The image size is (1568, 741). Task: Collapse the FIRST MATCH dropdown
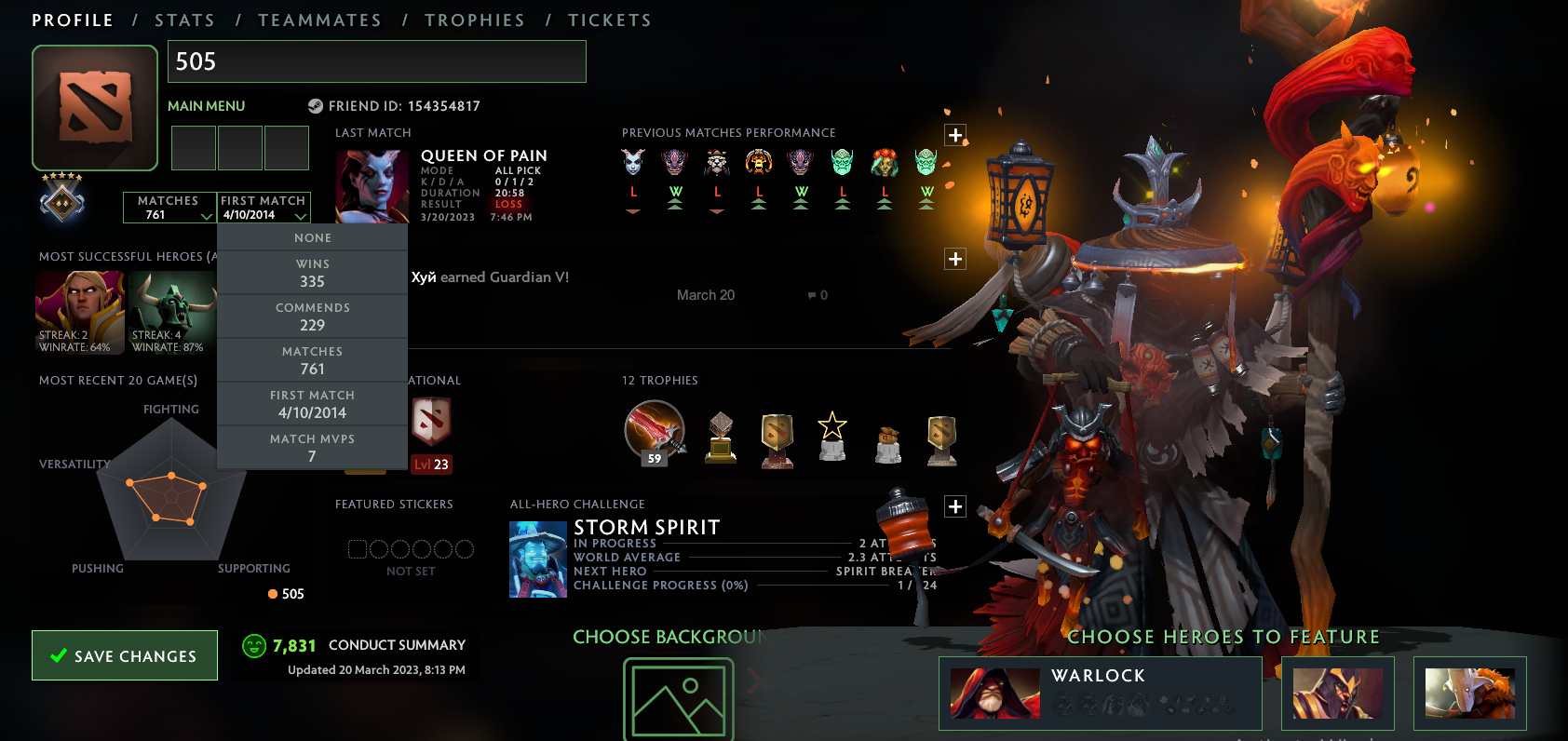264,207
